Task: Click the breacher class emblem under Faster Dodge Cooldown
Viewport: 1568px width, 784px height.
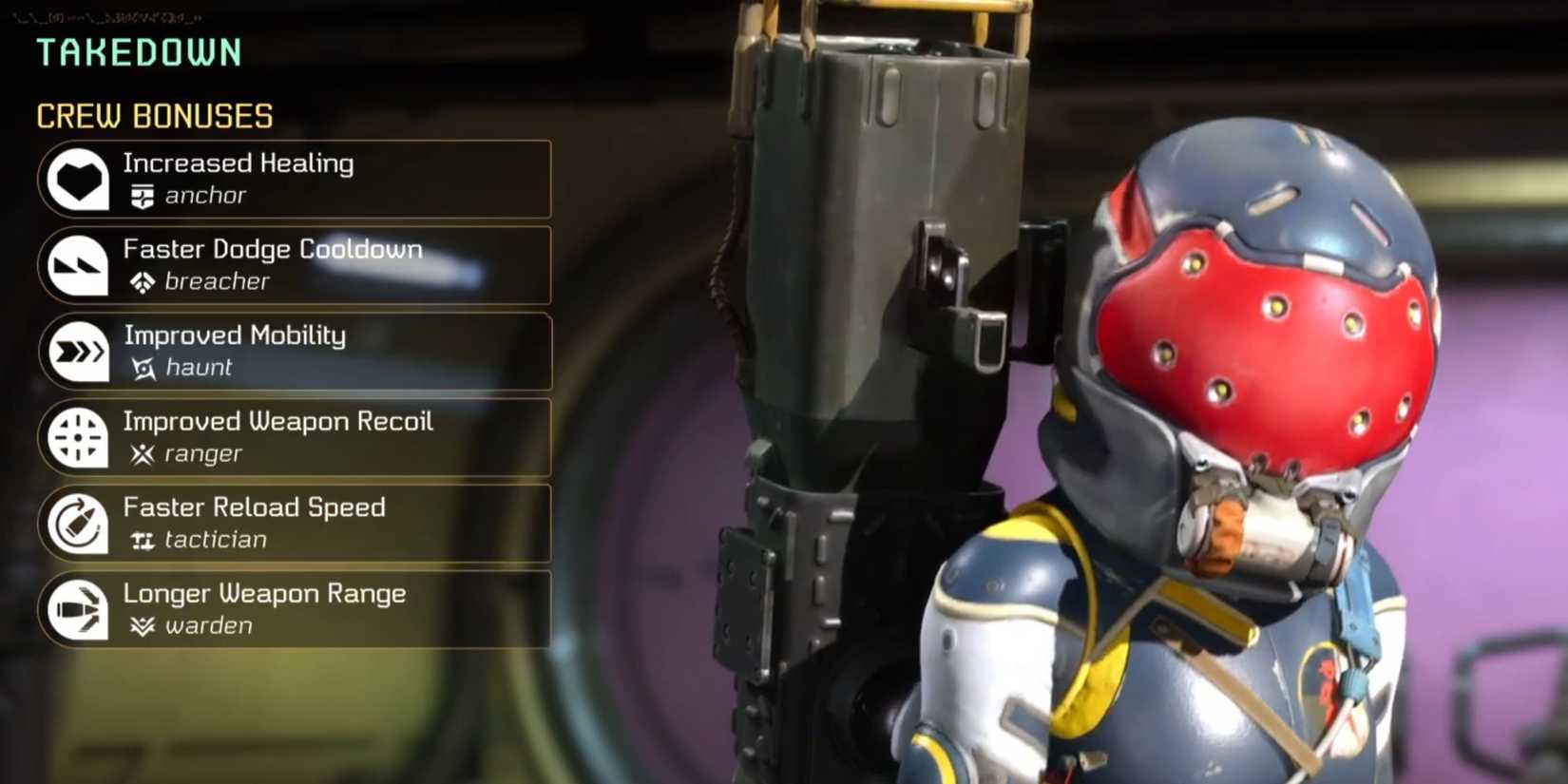Action: (x=143, y=281)
